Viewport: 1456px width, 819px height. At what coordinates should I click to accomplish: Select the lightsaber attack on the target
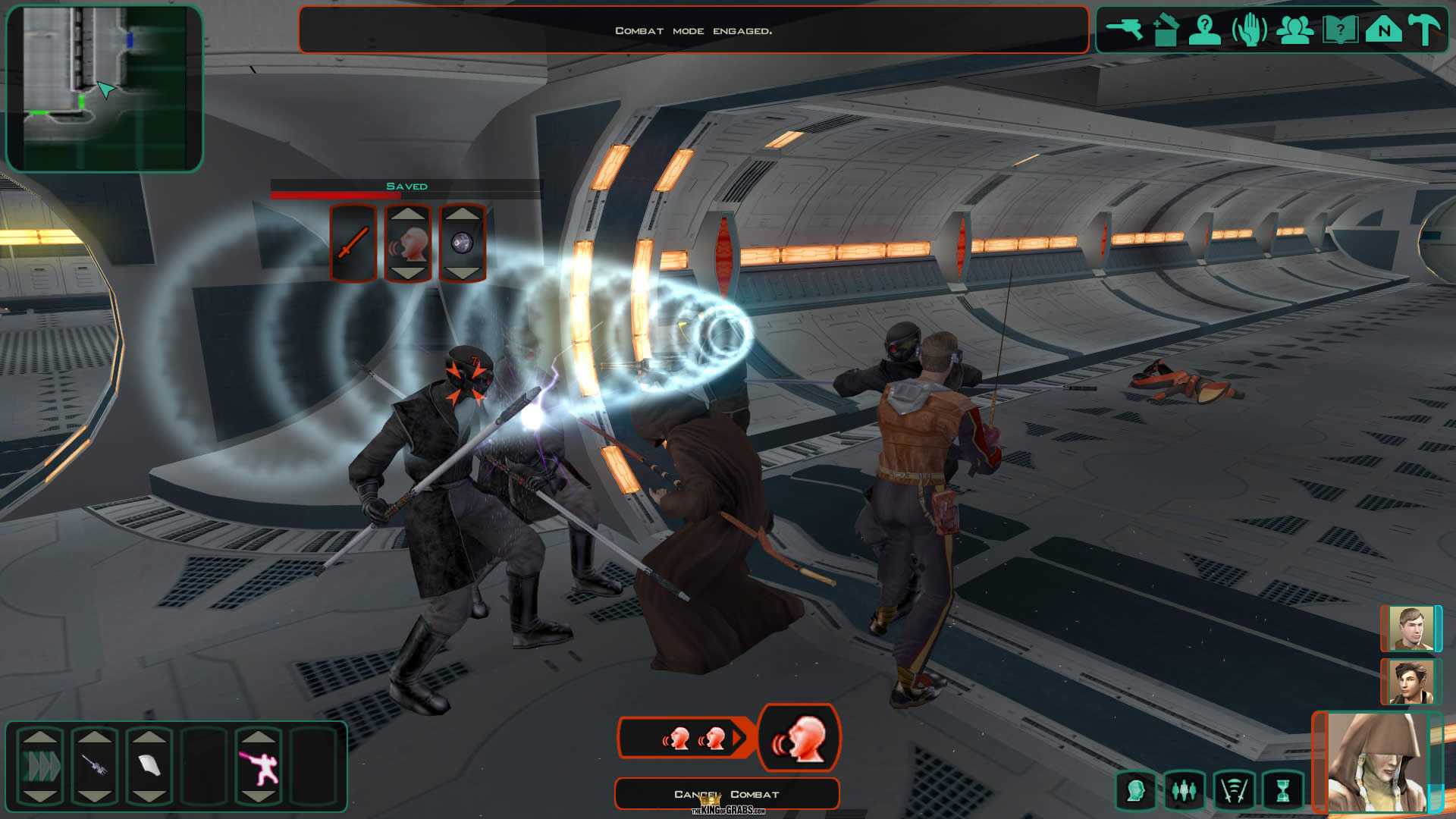(x=353, y=243)
